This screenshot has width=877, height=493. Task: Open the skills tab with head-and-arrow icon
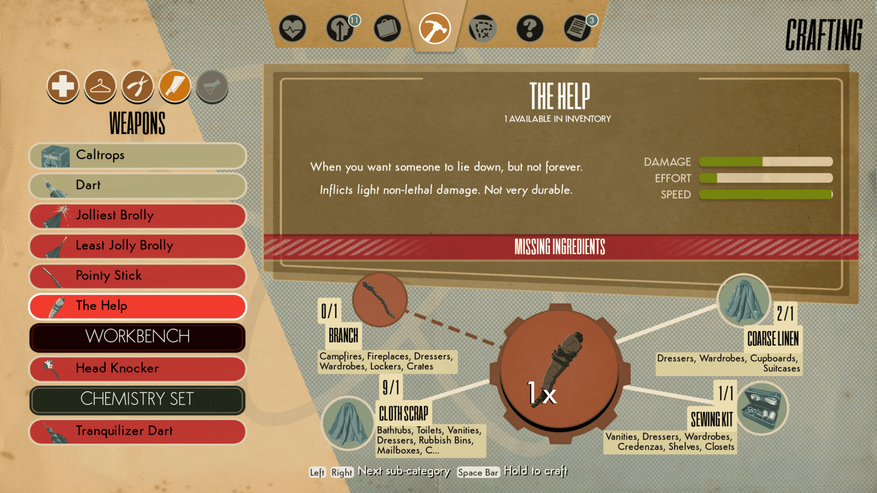(339, 27)
